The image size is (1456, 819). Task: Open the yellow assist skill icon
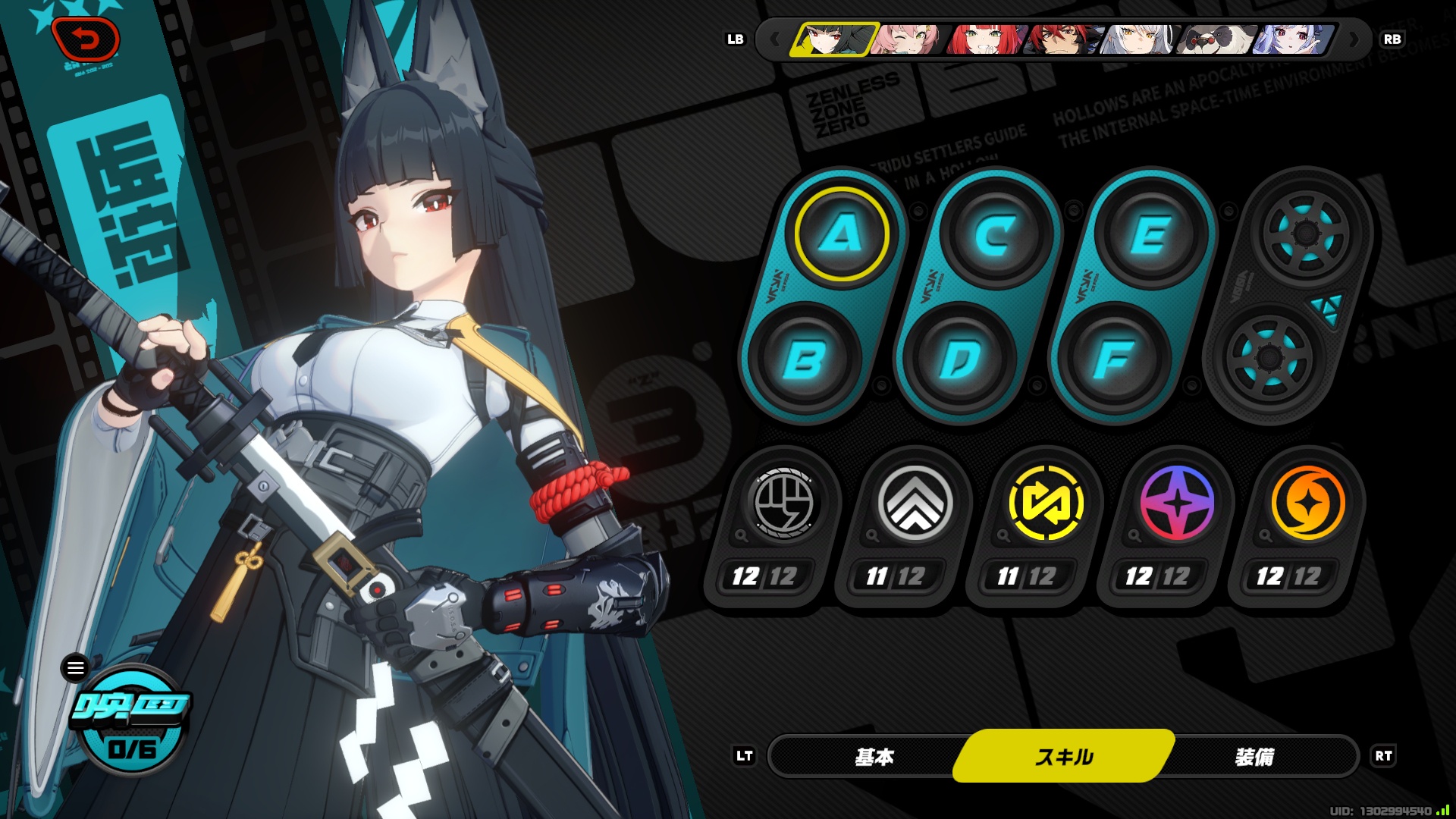pyautogui.click(x=1046, y=504)
